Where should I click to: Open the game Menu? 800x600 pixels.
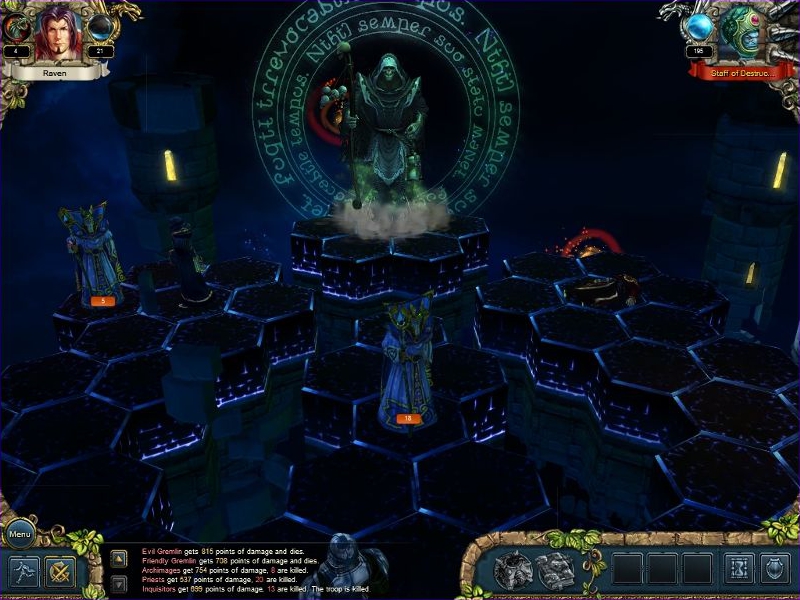[19, 534]
